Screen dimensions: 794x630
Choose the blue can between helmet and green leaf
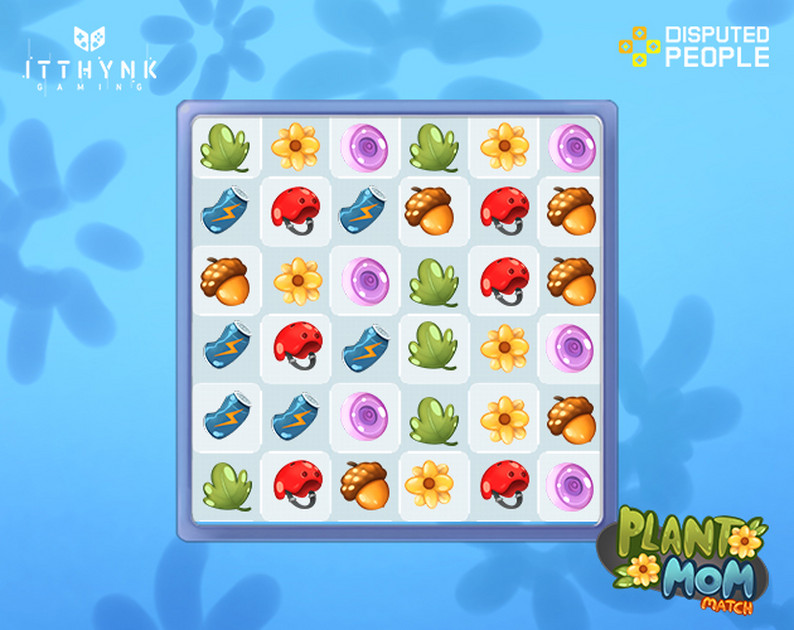[364, 348]
